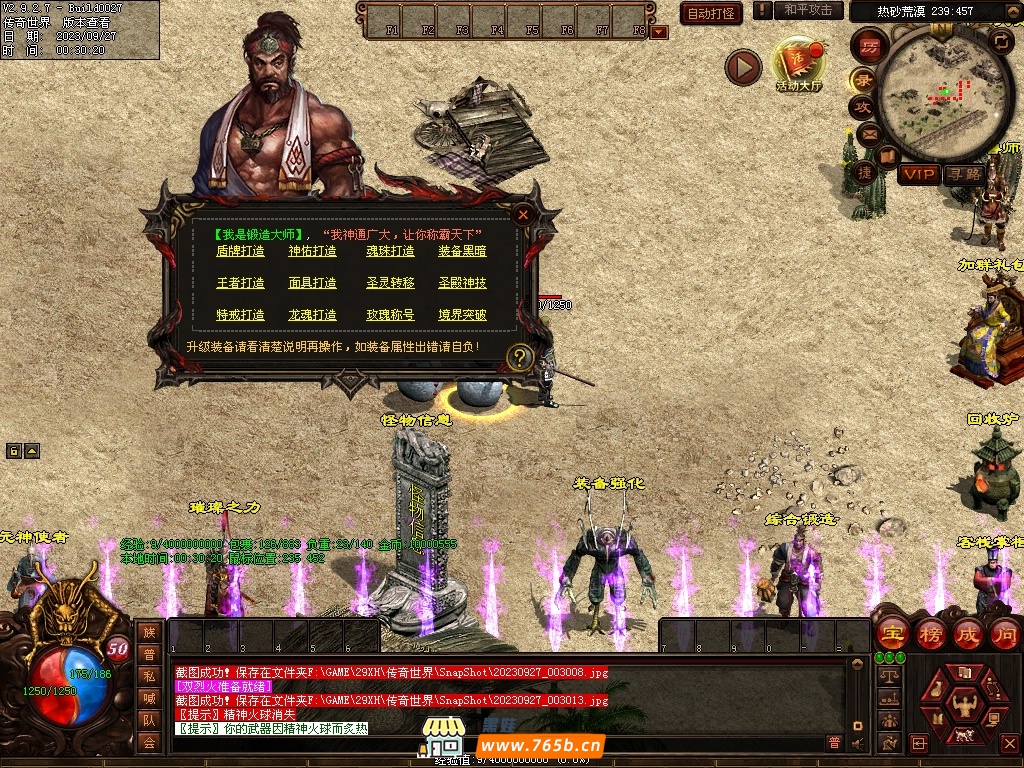Open the 面具打造 mask forging link
Screen dimensions: 1024x768
point(313,283)
